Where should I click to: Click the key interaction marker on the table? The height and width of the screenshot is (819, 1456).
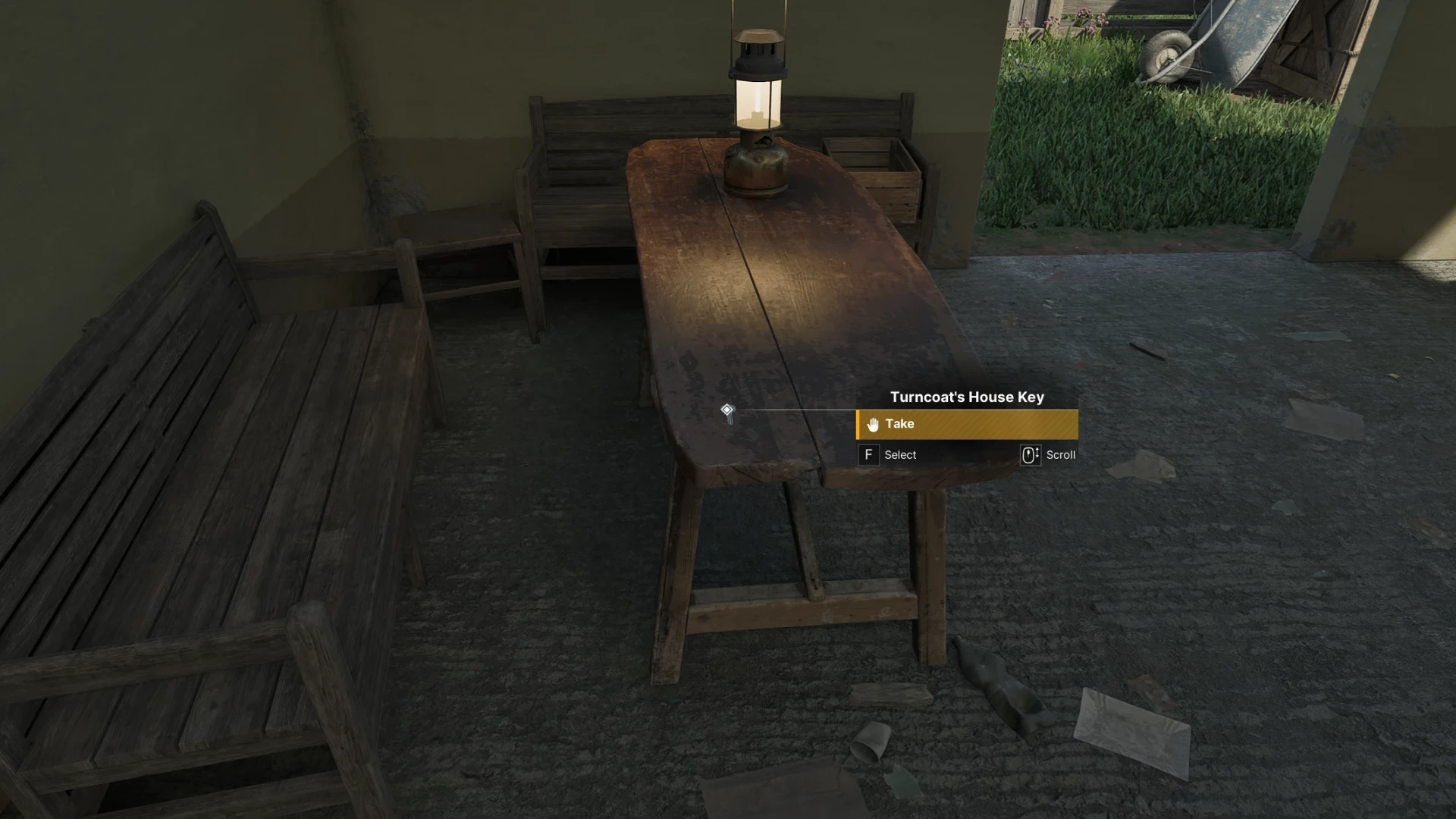[x=727, y=411]
